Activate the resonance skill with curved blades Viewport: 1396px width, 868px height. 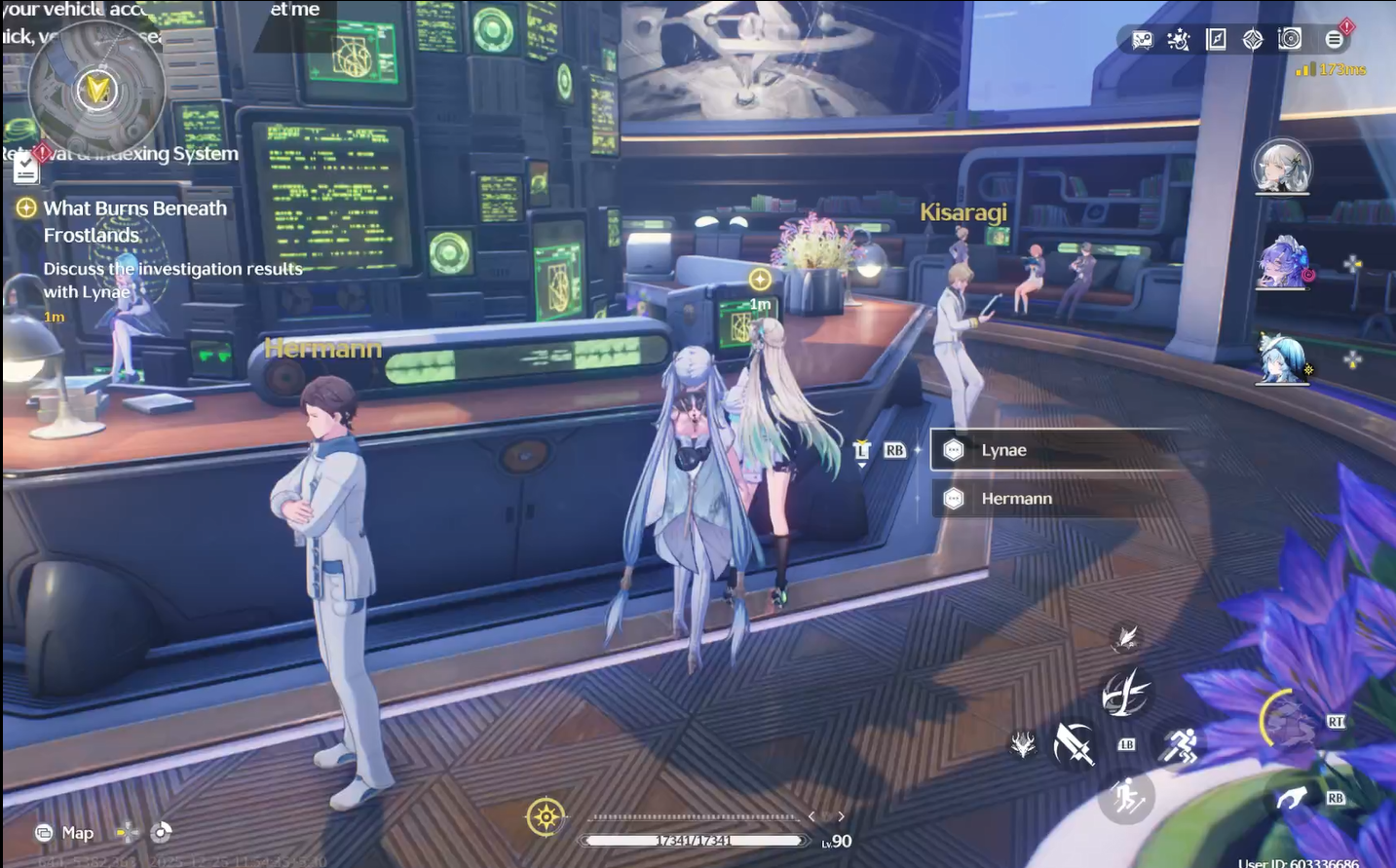1125,694
